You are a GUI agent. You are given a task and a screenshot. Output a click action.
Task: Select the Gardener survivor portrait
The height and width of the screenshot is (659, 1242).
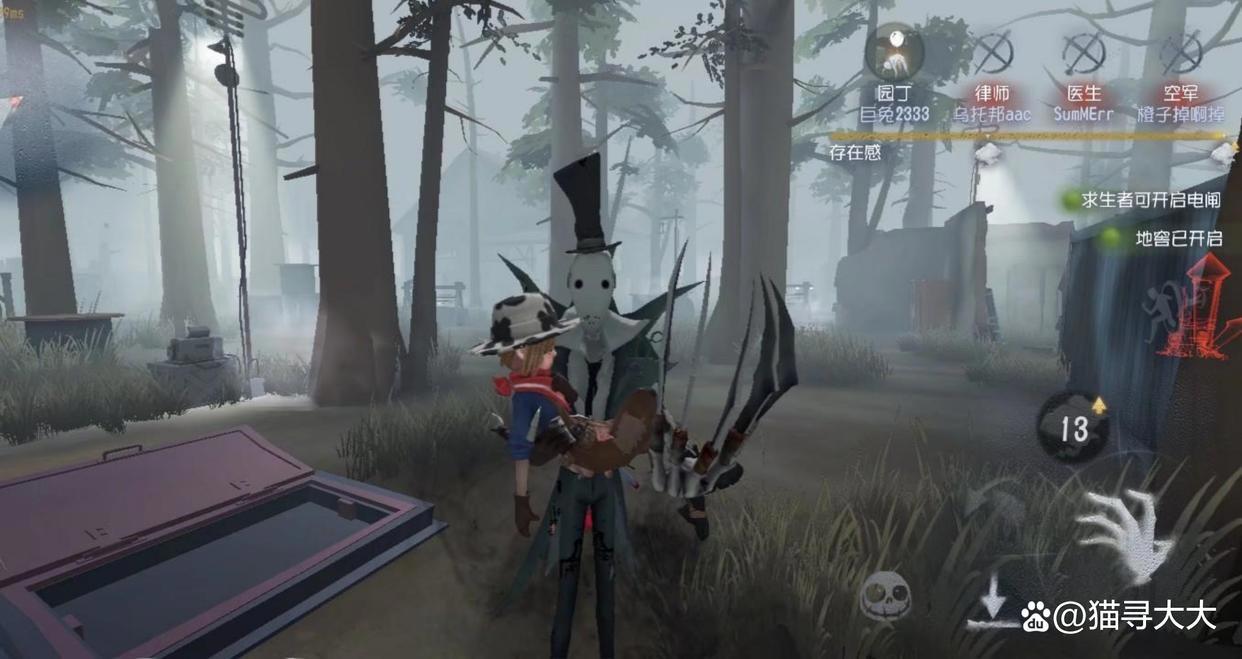[893, 55]
